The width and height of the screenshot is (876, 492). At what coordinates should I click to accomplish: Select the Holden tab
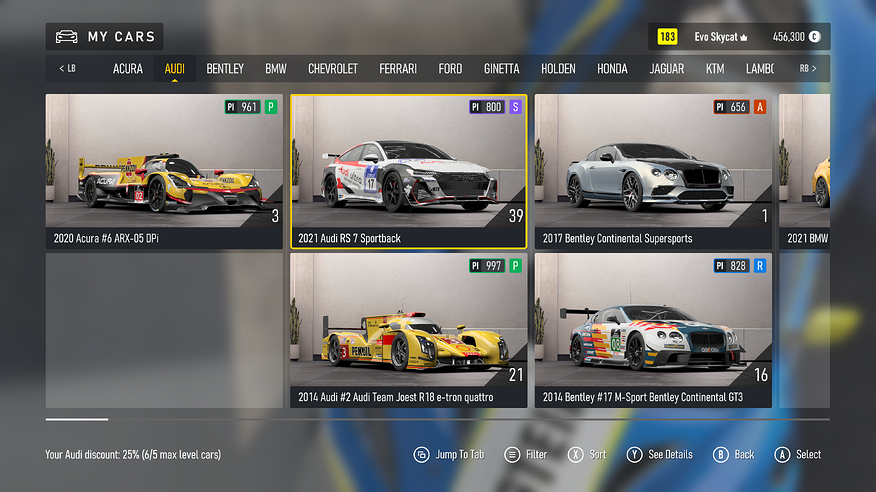click(559, 69)
